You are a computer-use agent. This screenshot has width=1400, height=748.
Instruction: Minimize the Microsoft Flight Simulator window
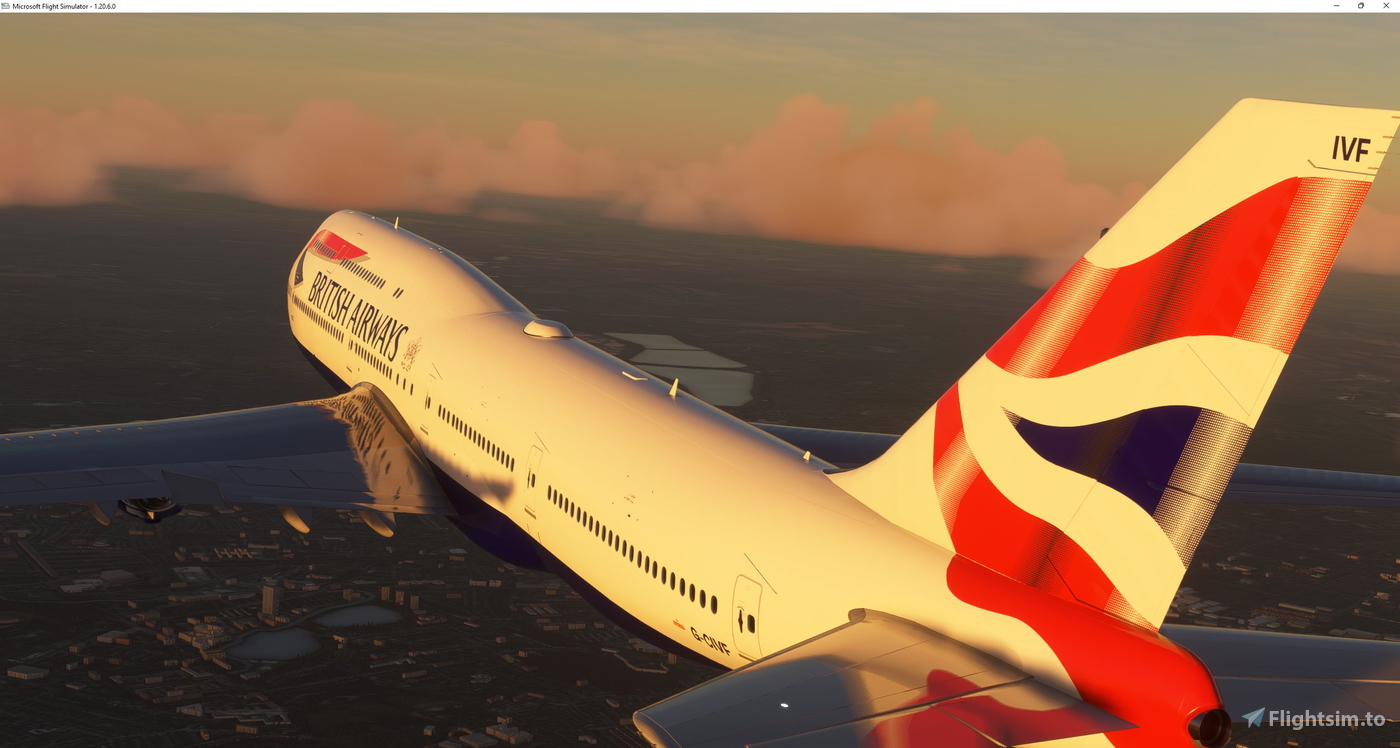coord(1336,5)
